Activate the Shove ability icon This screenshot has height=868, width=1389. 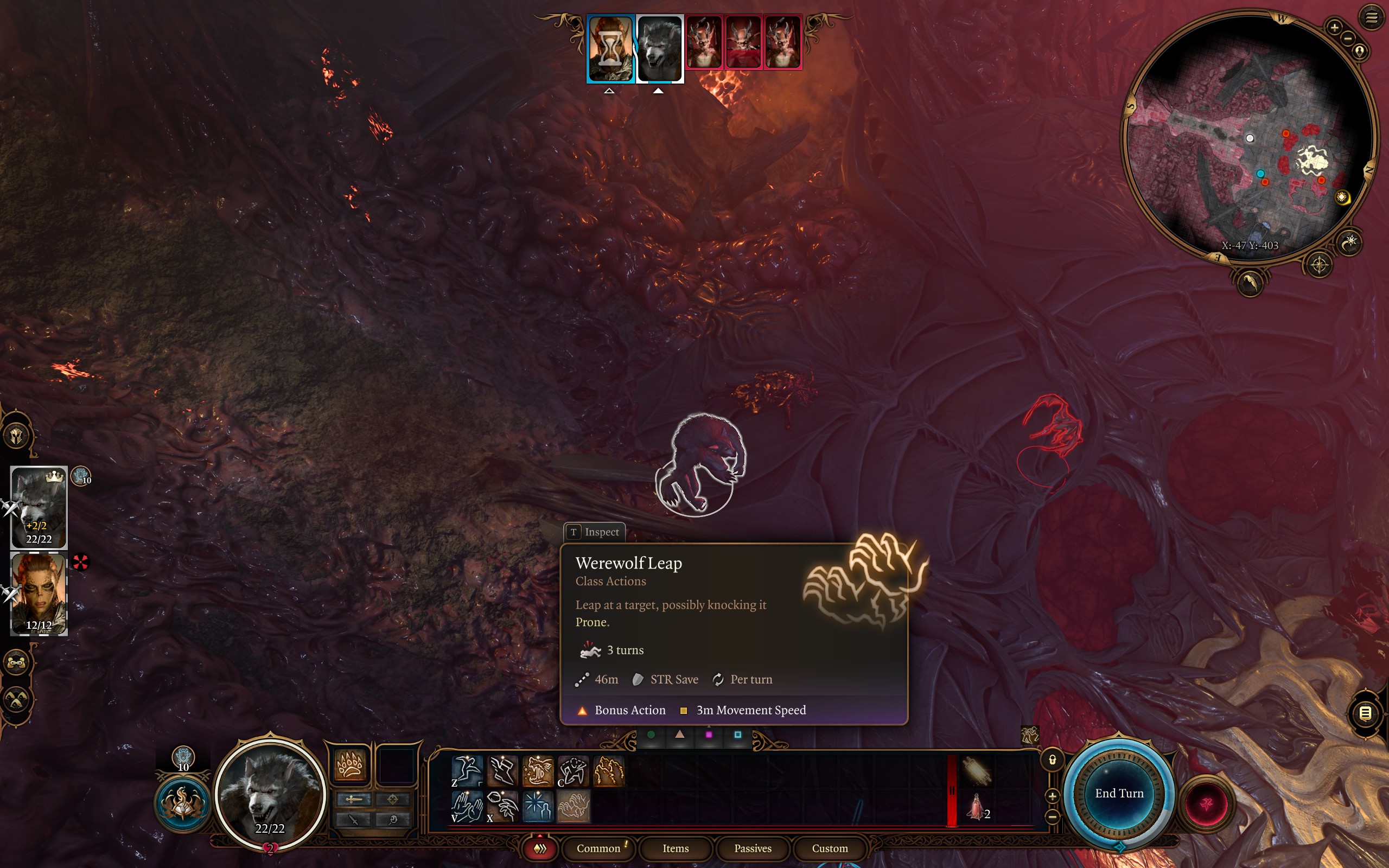click(467, 807)
